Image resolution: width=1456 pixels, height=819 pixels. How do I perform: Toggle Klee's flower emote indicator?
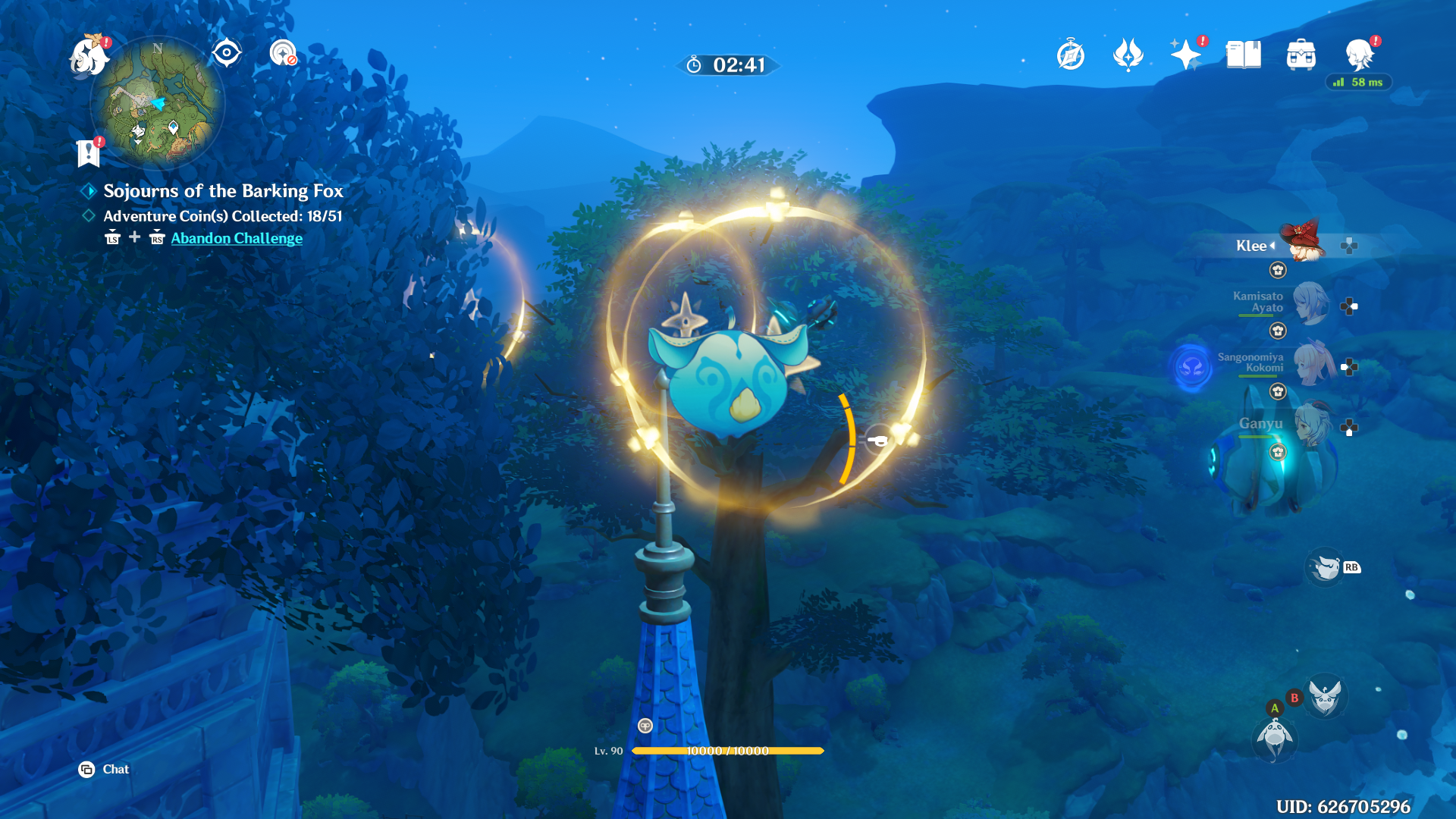[1277, 270]
